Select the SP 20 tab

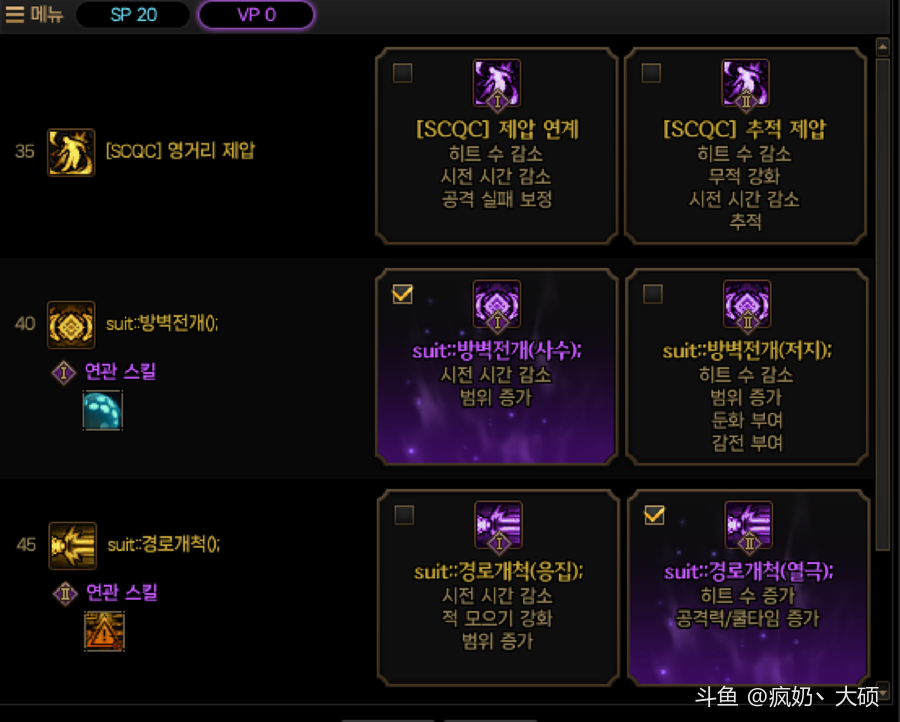click(133, 15)
